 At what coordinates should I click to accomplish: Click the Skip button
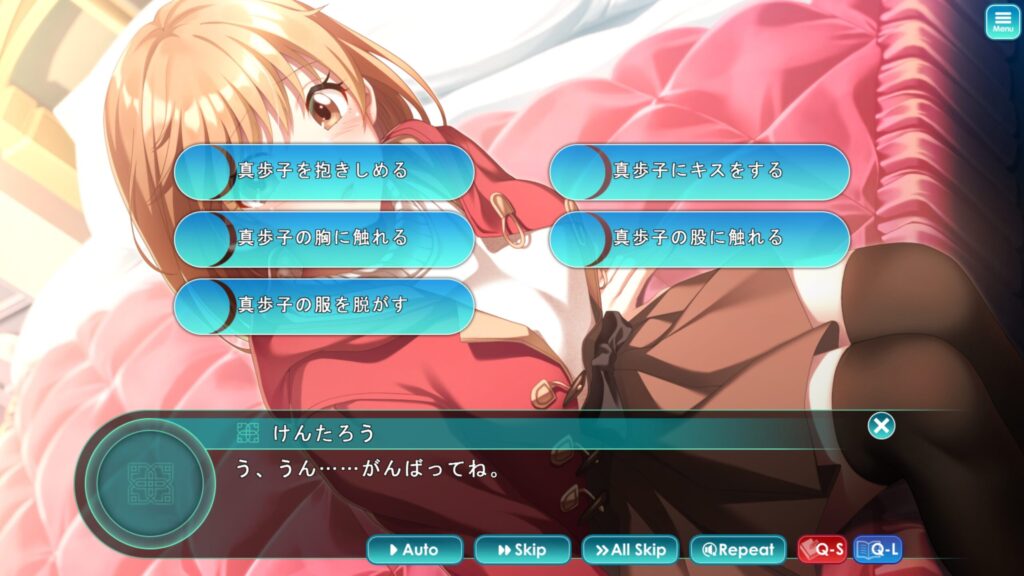pos(522,549)
